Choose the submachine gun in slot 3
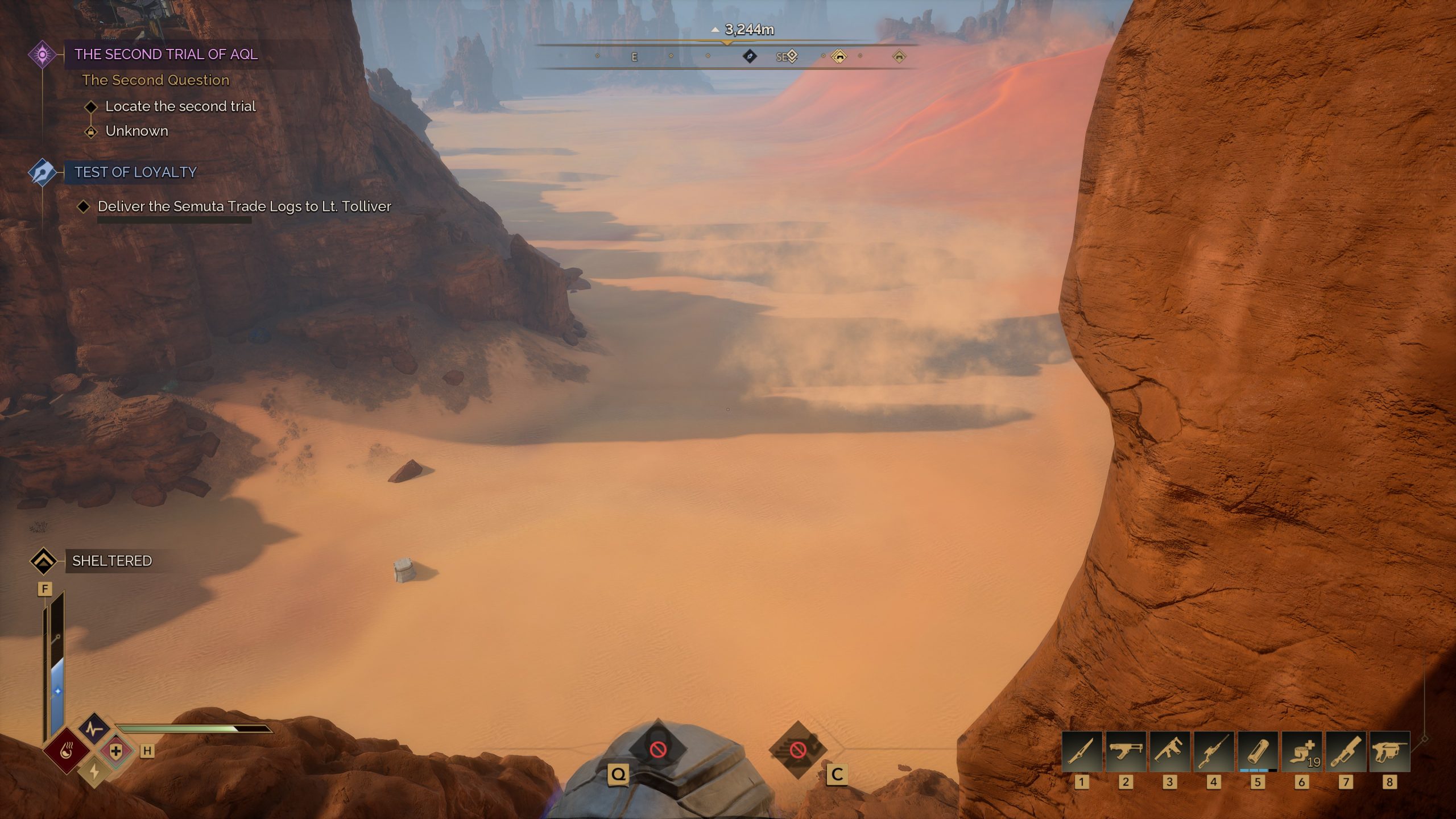 1169,752
